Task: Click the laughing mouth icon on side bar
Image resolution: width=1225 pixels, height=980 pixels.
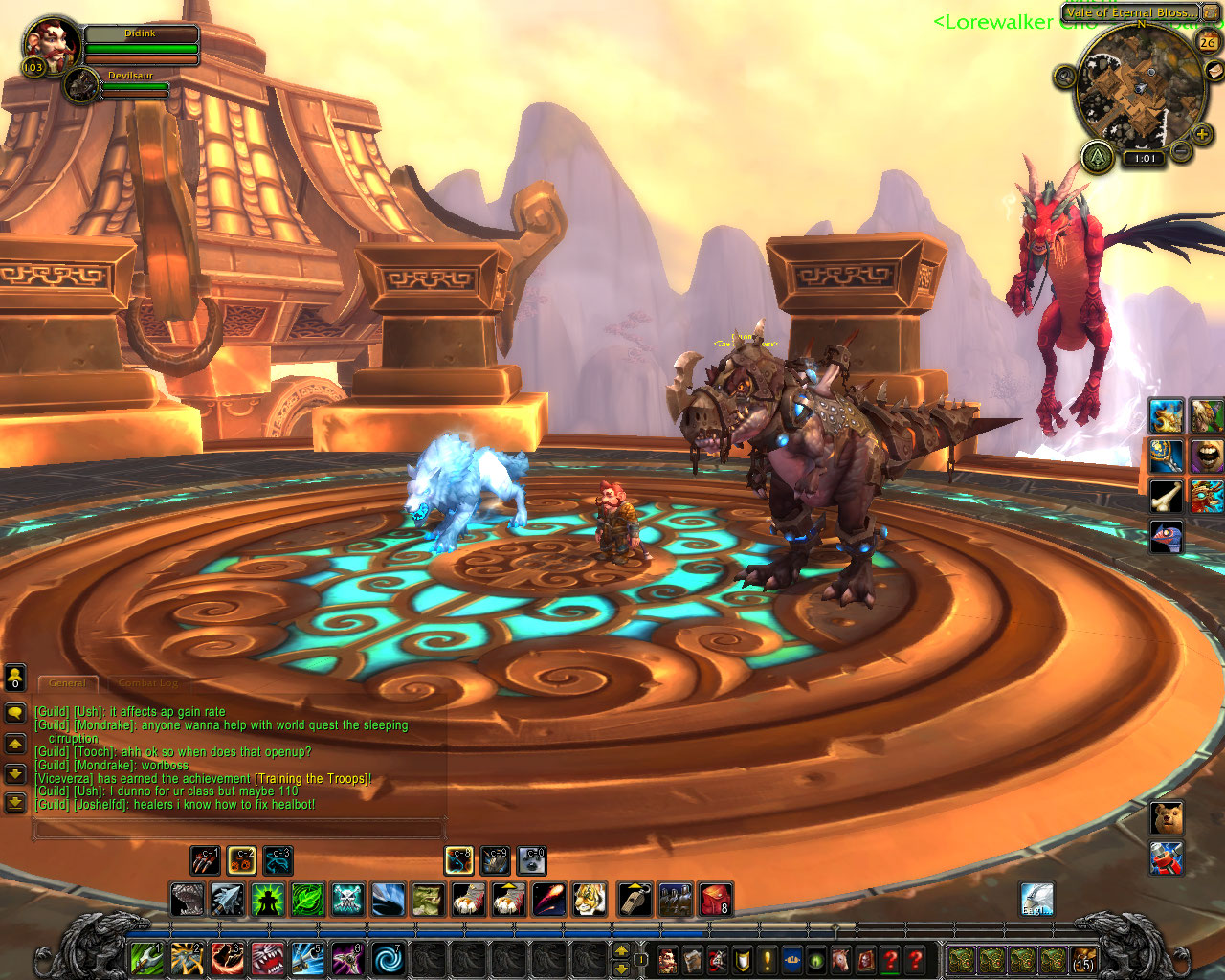Action: (x=1206, y=456)
